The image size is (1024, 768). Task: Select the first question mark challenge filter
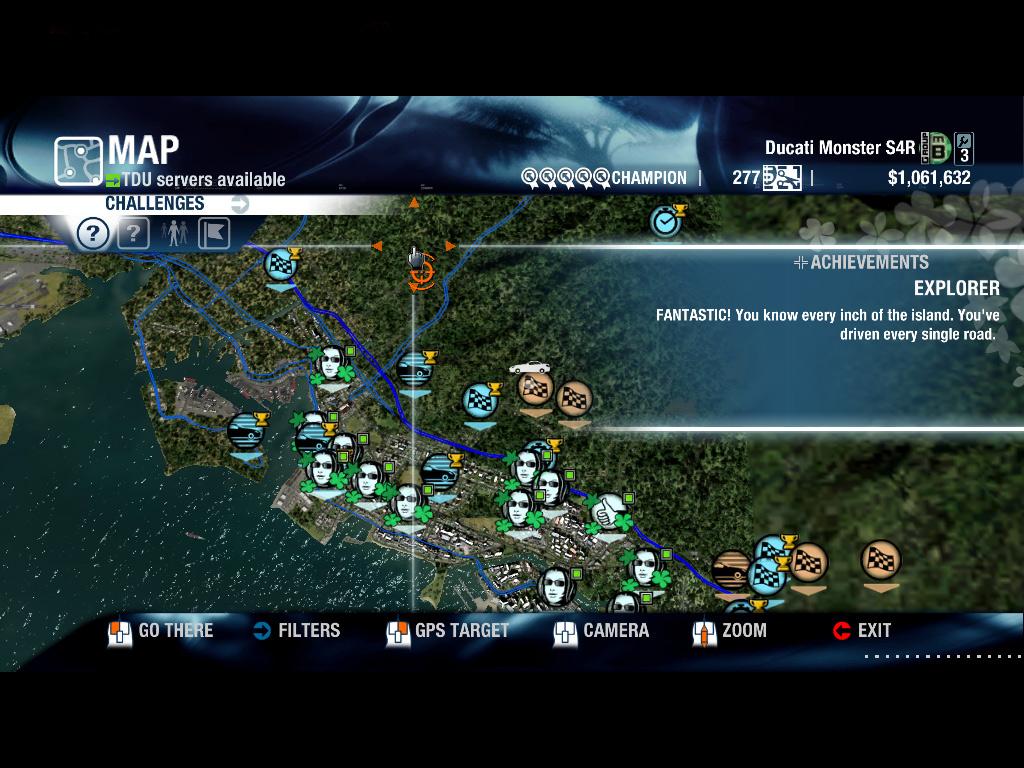tap(93, 234)
